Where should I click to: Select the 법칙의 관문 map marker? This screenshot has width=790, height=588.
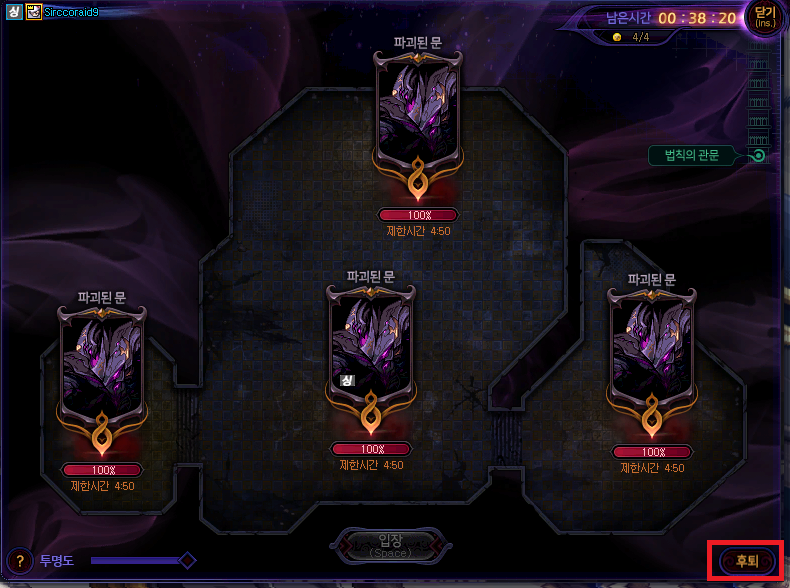tap(759, 155)
